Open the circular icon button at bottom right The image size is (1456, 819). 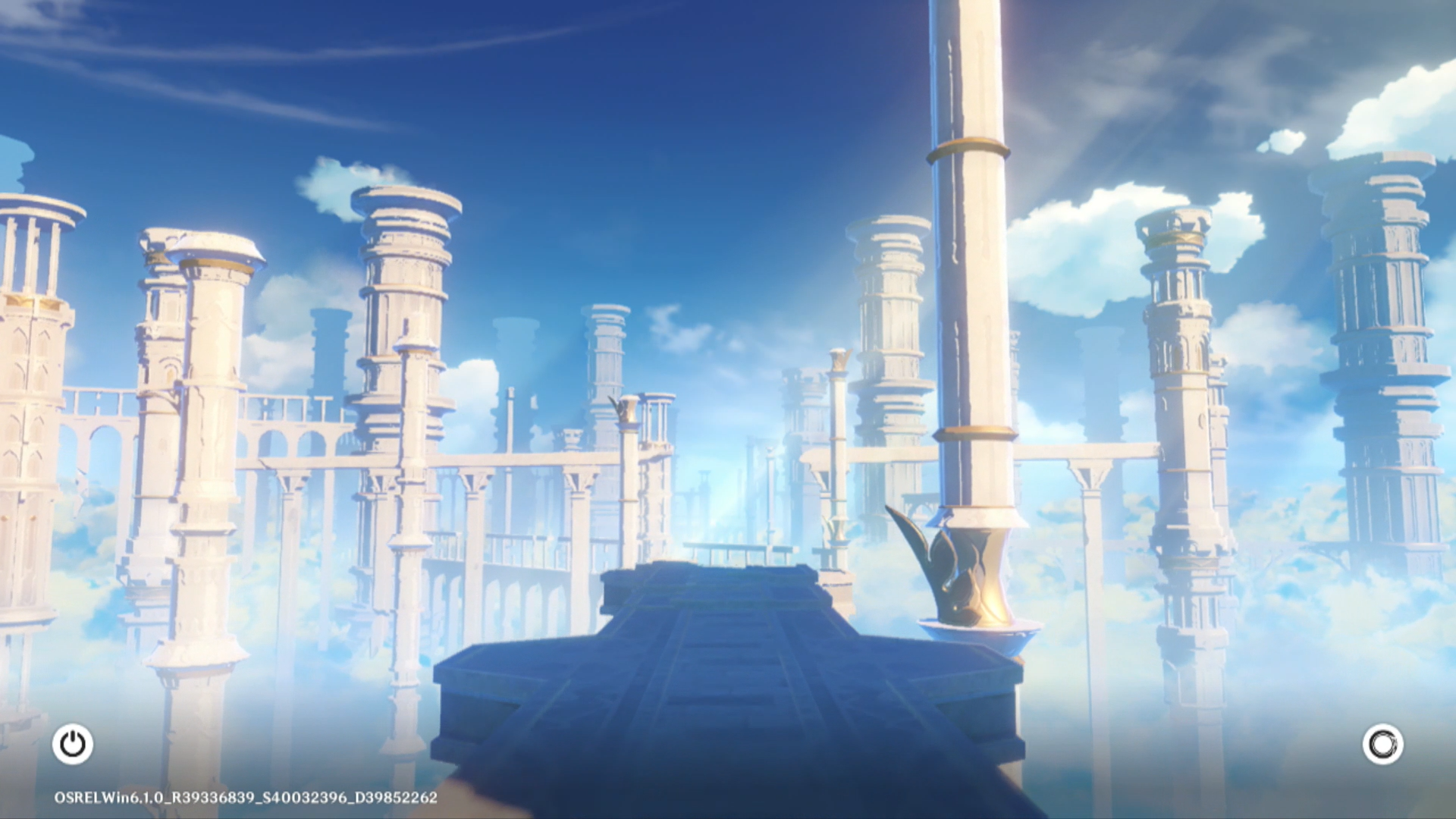1382,744
